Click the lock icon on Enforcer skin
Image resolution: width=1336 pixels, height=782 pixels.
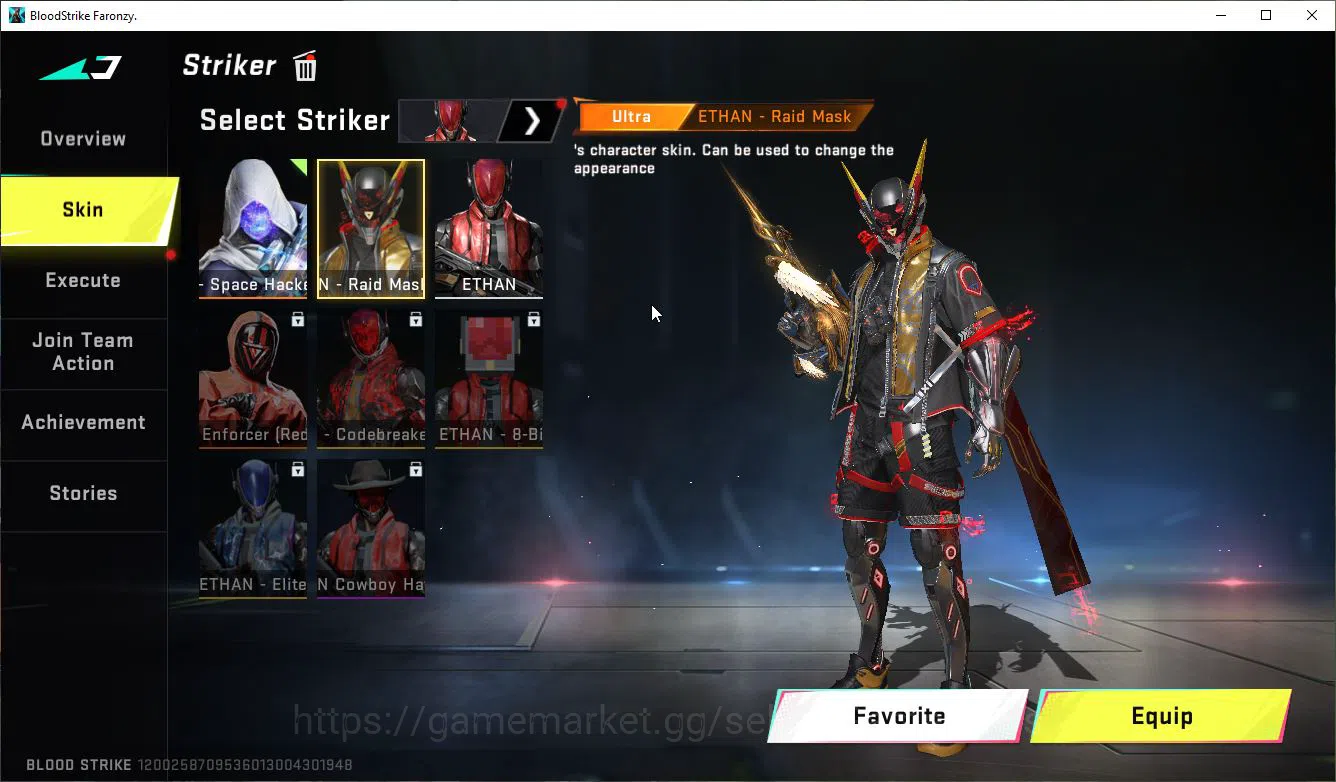297,318
